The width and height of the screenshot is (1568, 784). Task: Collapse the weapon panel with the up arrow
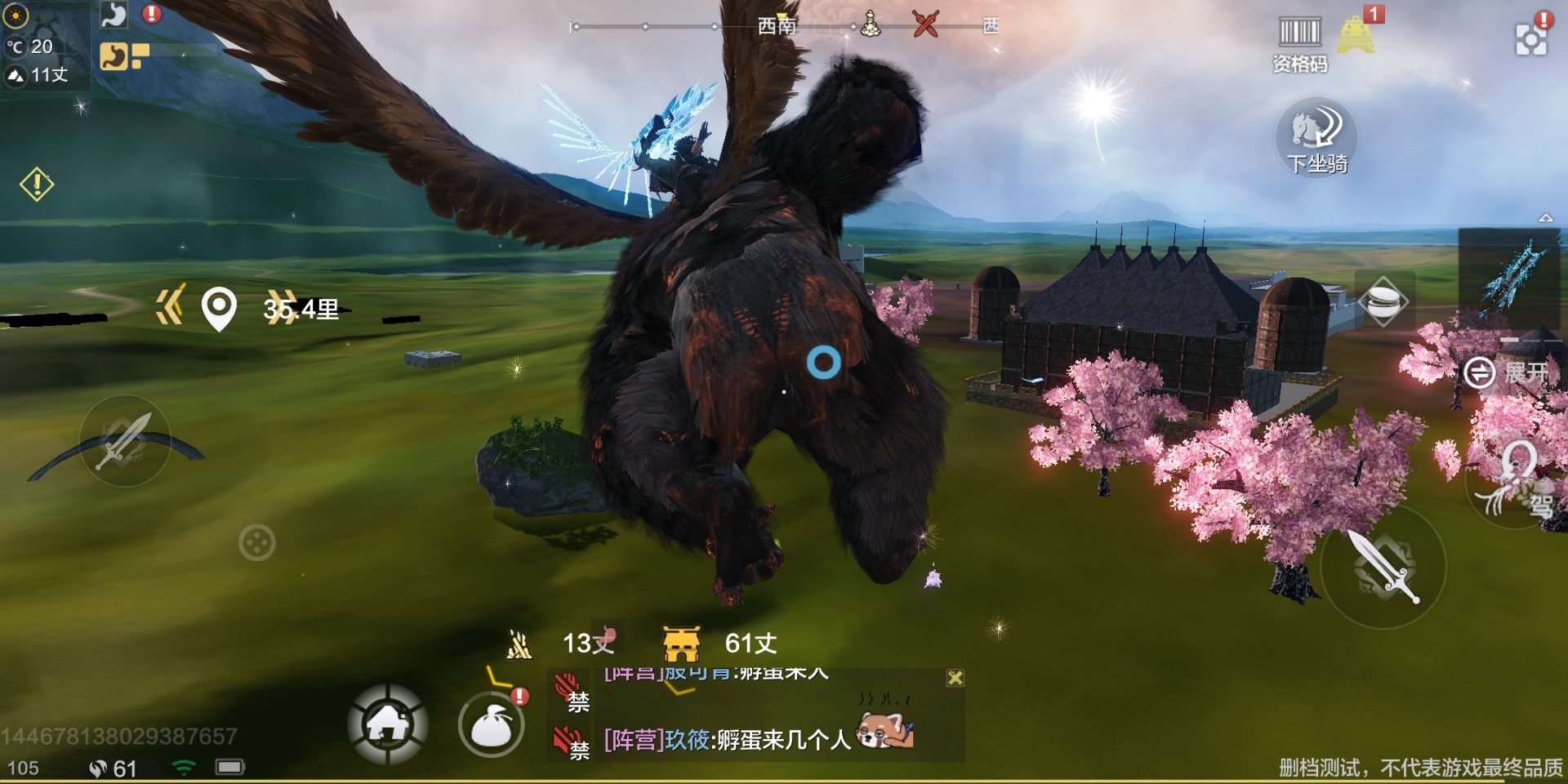click(1545, 218)
